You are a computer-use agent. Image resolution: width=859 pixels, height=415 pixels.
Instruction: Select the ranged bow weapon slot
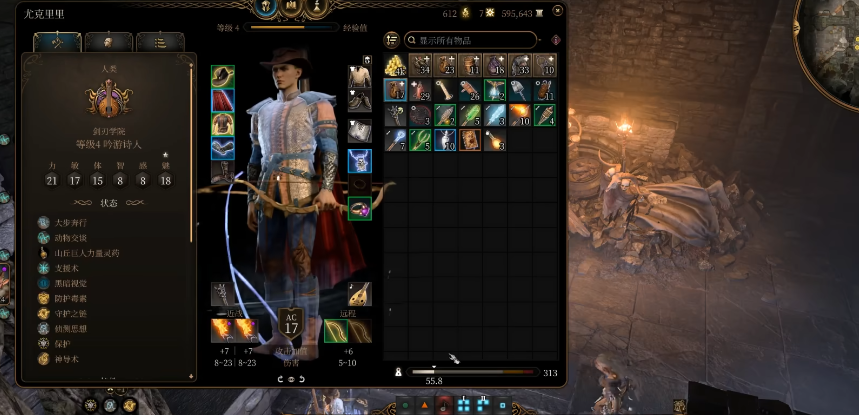click(335, 330)
